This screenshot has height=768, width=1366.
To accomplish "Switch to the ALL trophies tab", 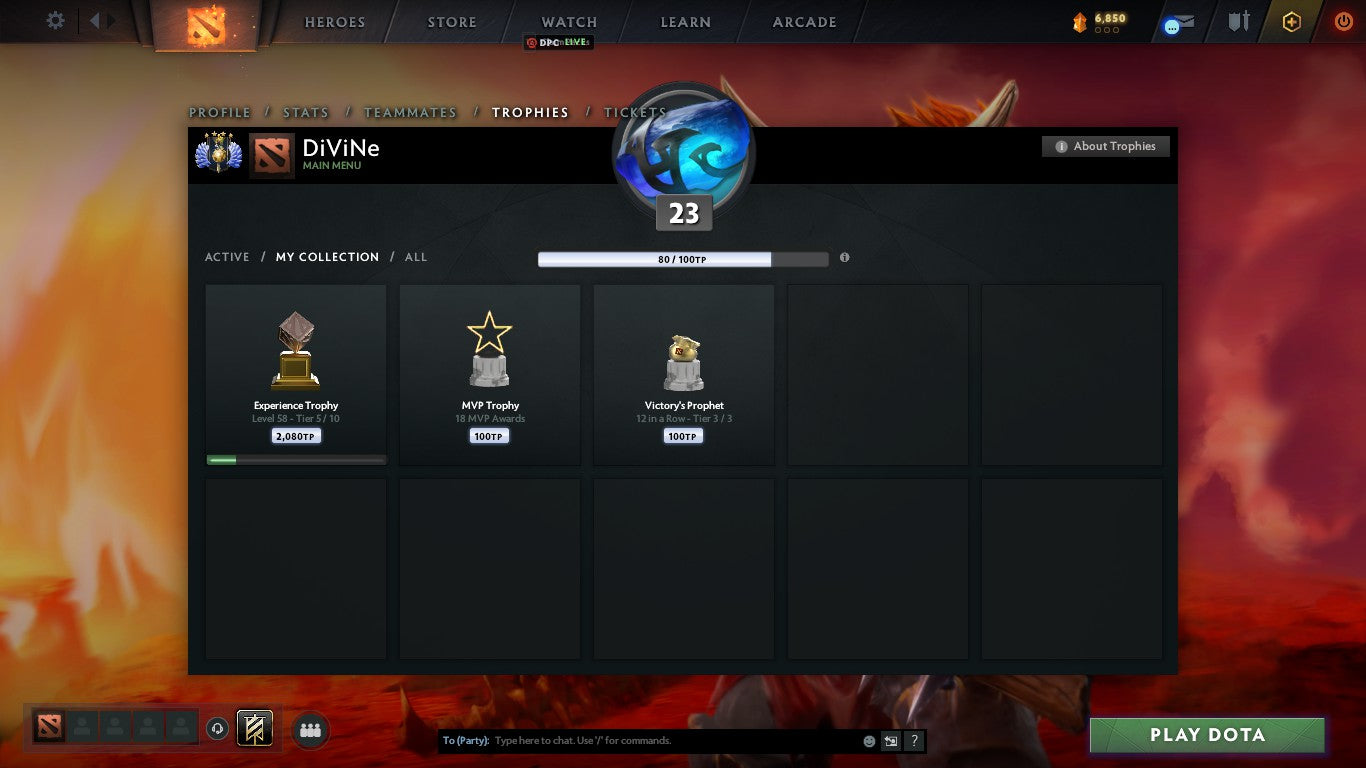I will click(x=415, y=257).
